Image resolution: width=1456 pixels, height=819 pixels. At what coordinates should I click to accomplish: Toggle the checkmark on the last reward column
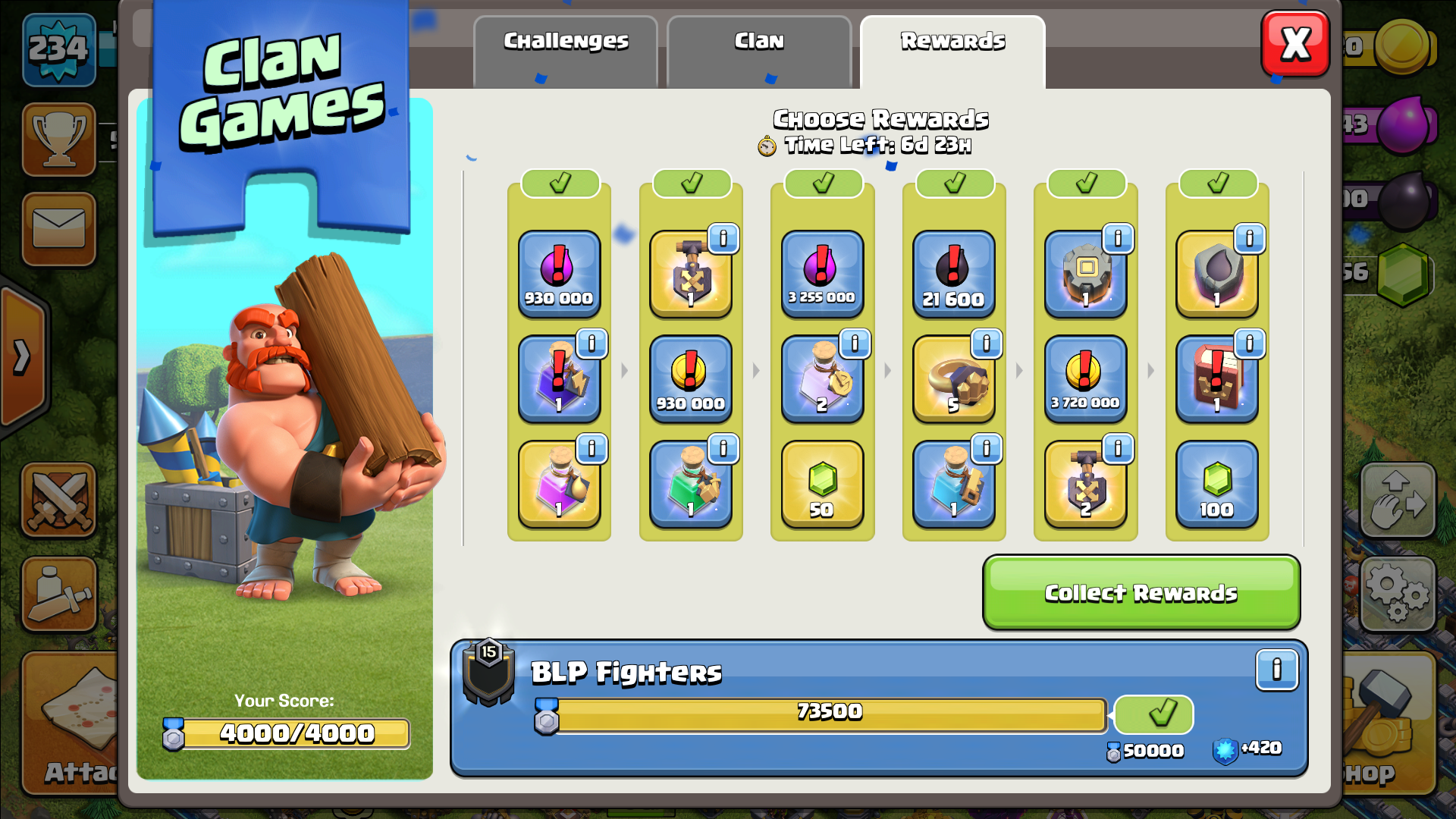[x=1217, y=183]
